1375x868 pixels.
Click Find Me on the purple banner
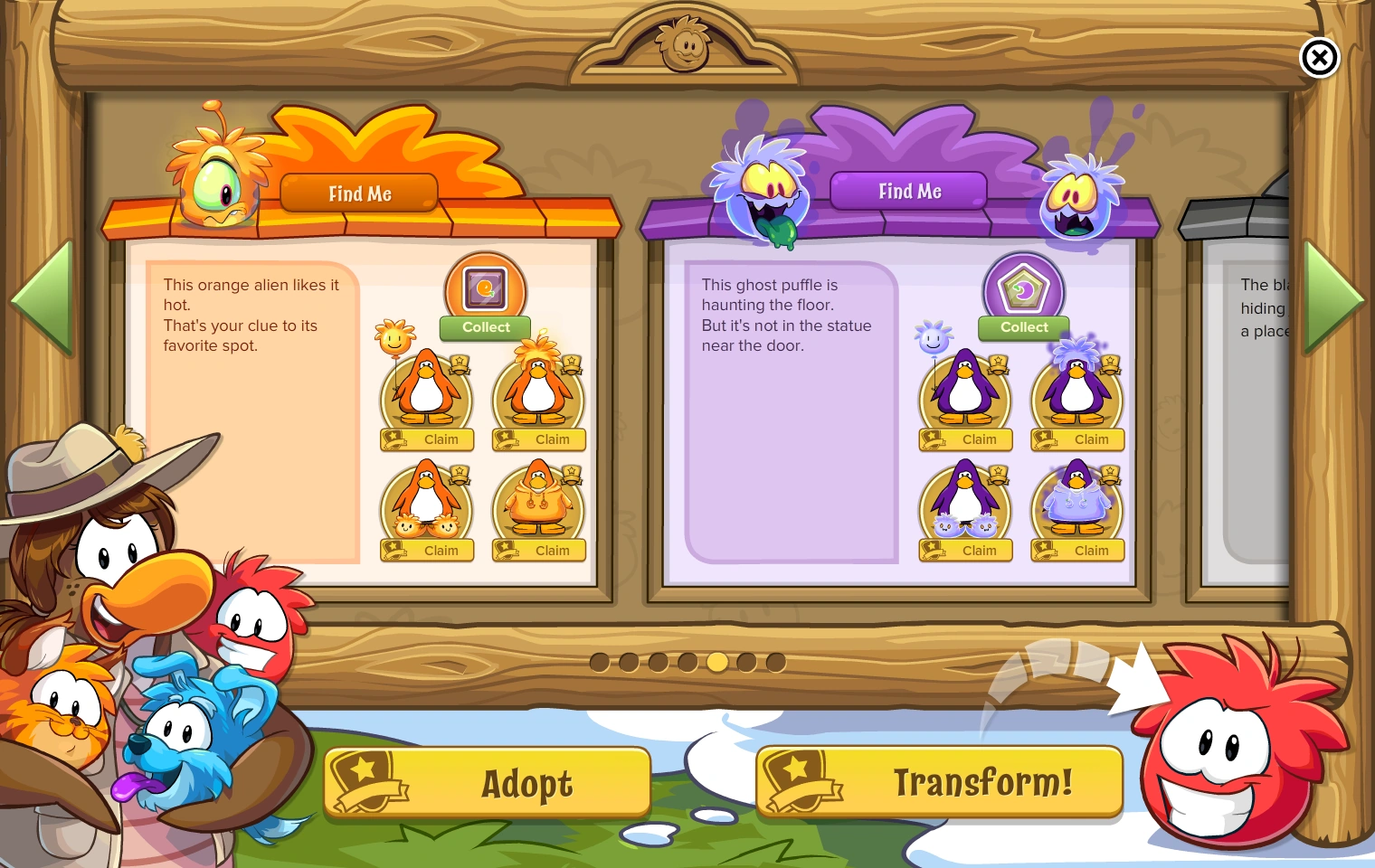909,191
